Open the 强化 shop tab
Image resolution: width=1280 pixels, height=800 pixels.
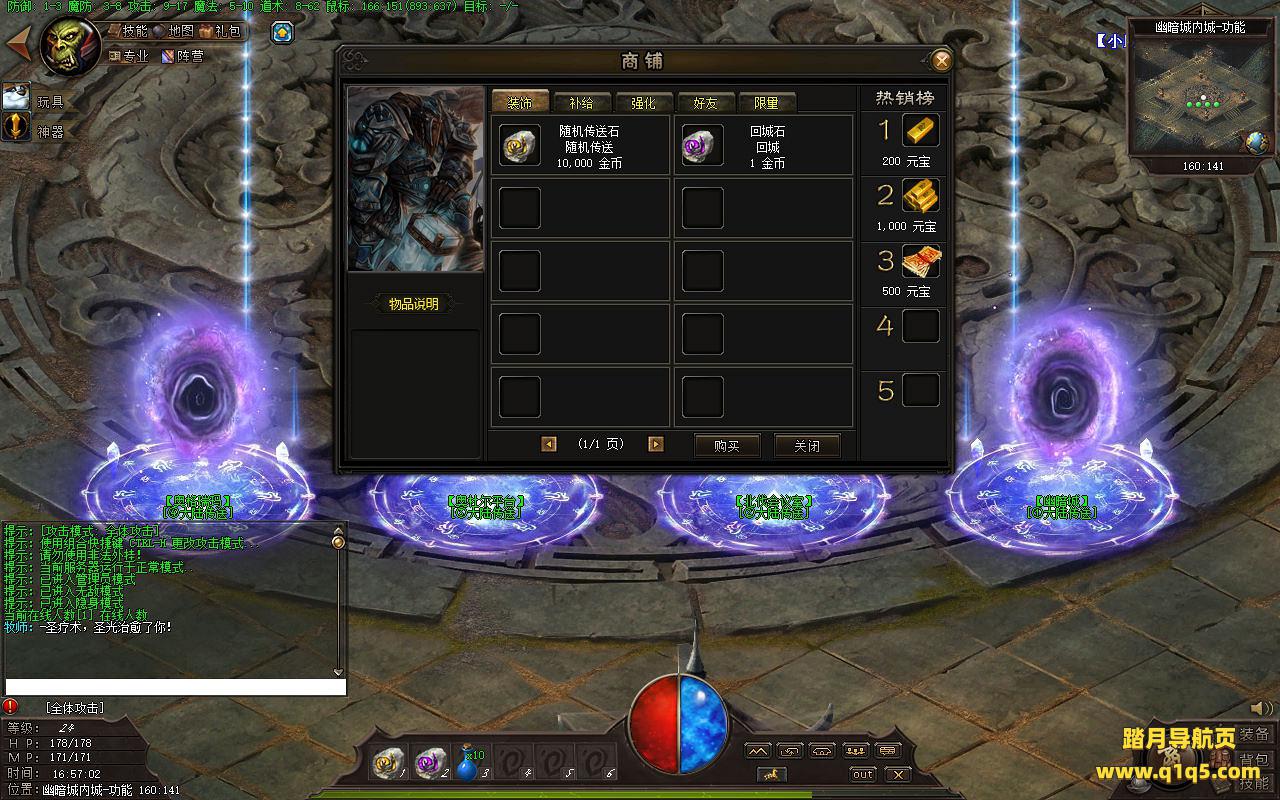(643, 102)
